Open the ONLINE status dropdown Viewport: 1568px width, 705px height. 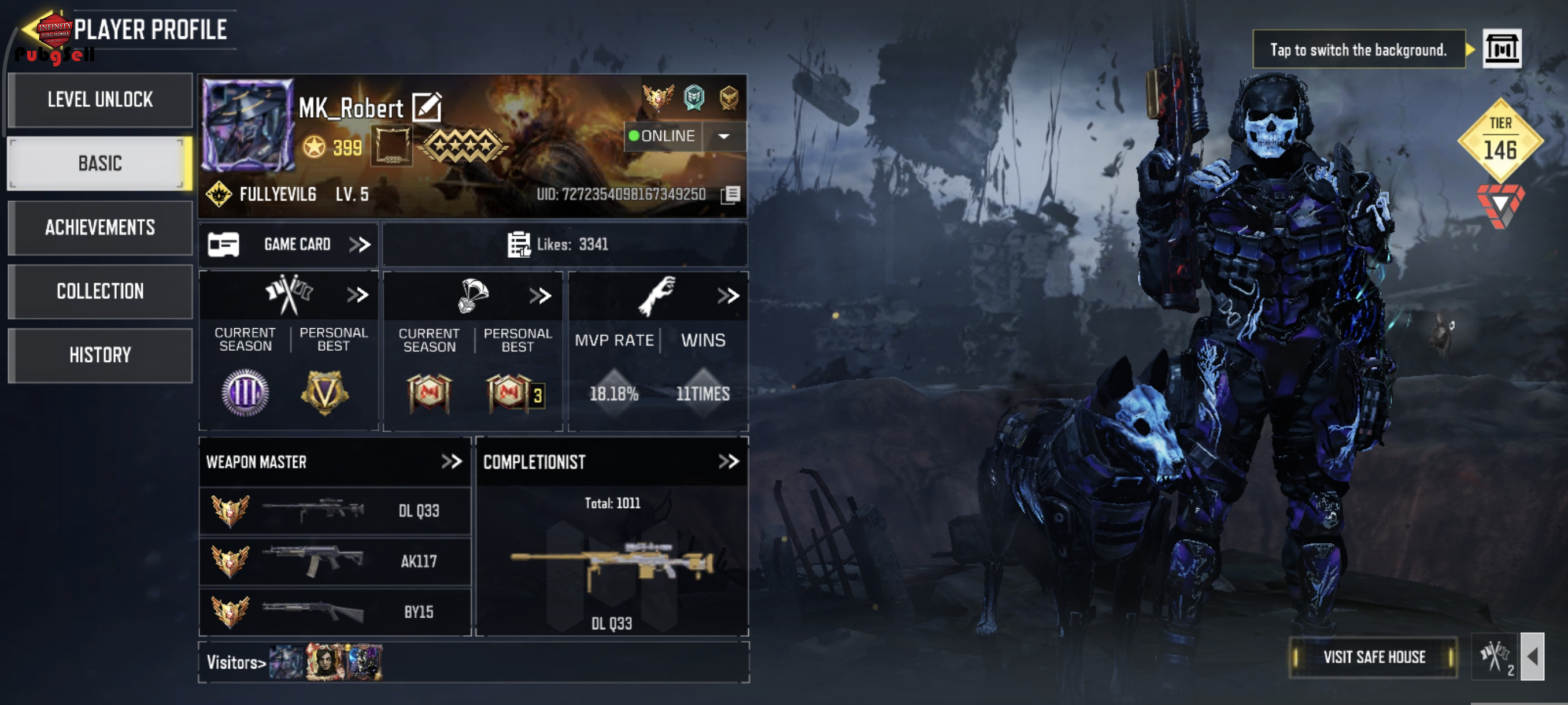point(723,136)
